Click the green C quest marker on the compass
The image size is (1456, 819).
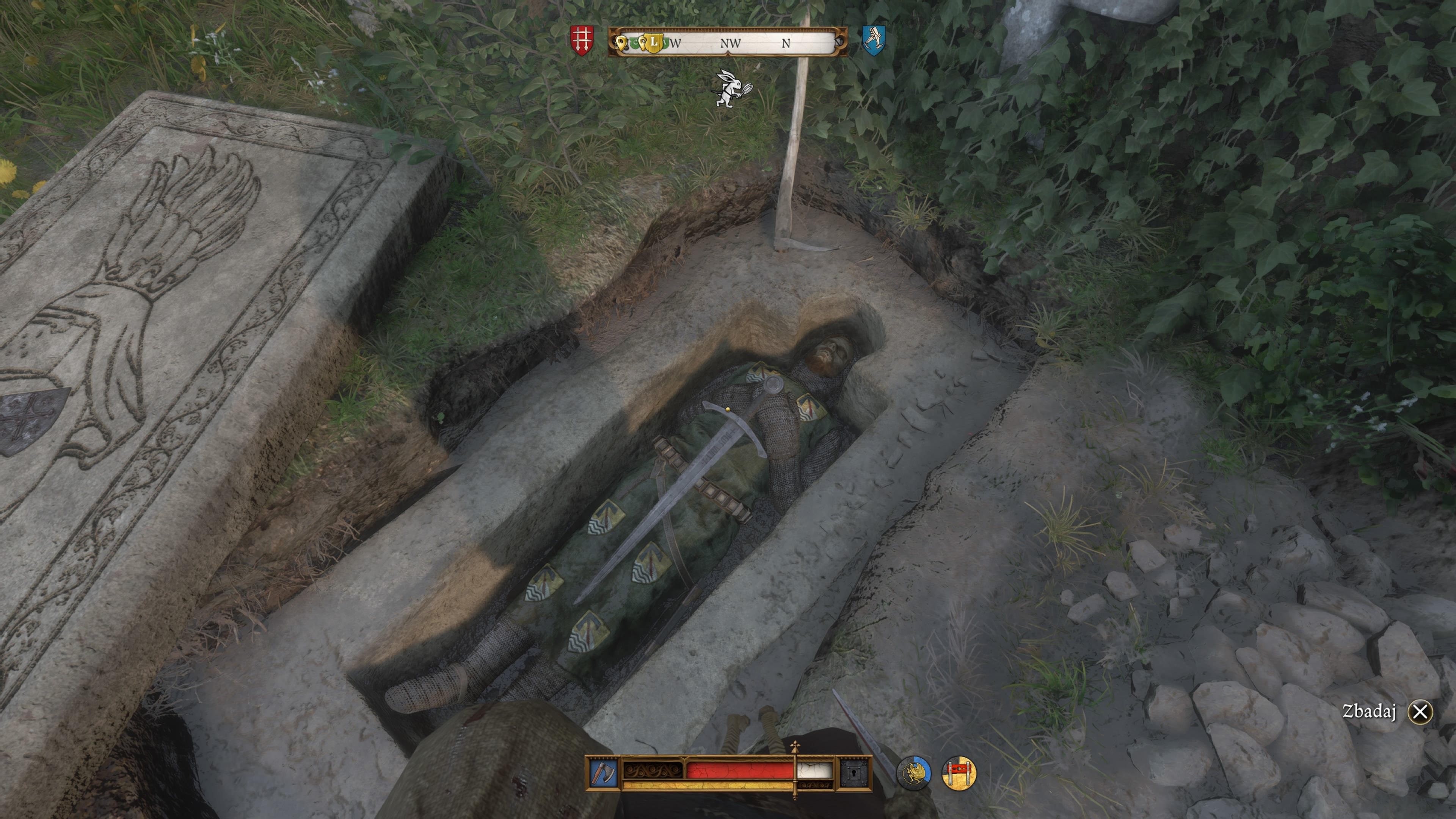(636, 42)
